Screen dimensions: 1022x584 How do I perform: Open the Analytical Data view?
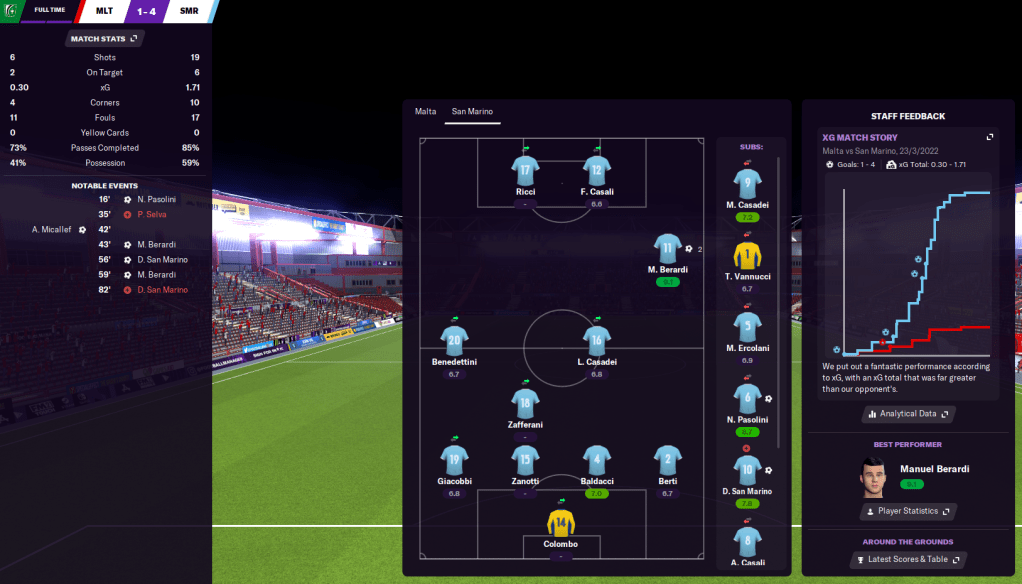pyautogui.click(x=908, y=413)
